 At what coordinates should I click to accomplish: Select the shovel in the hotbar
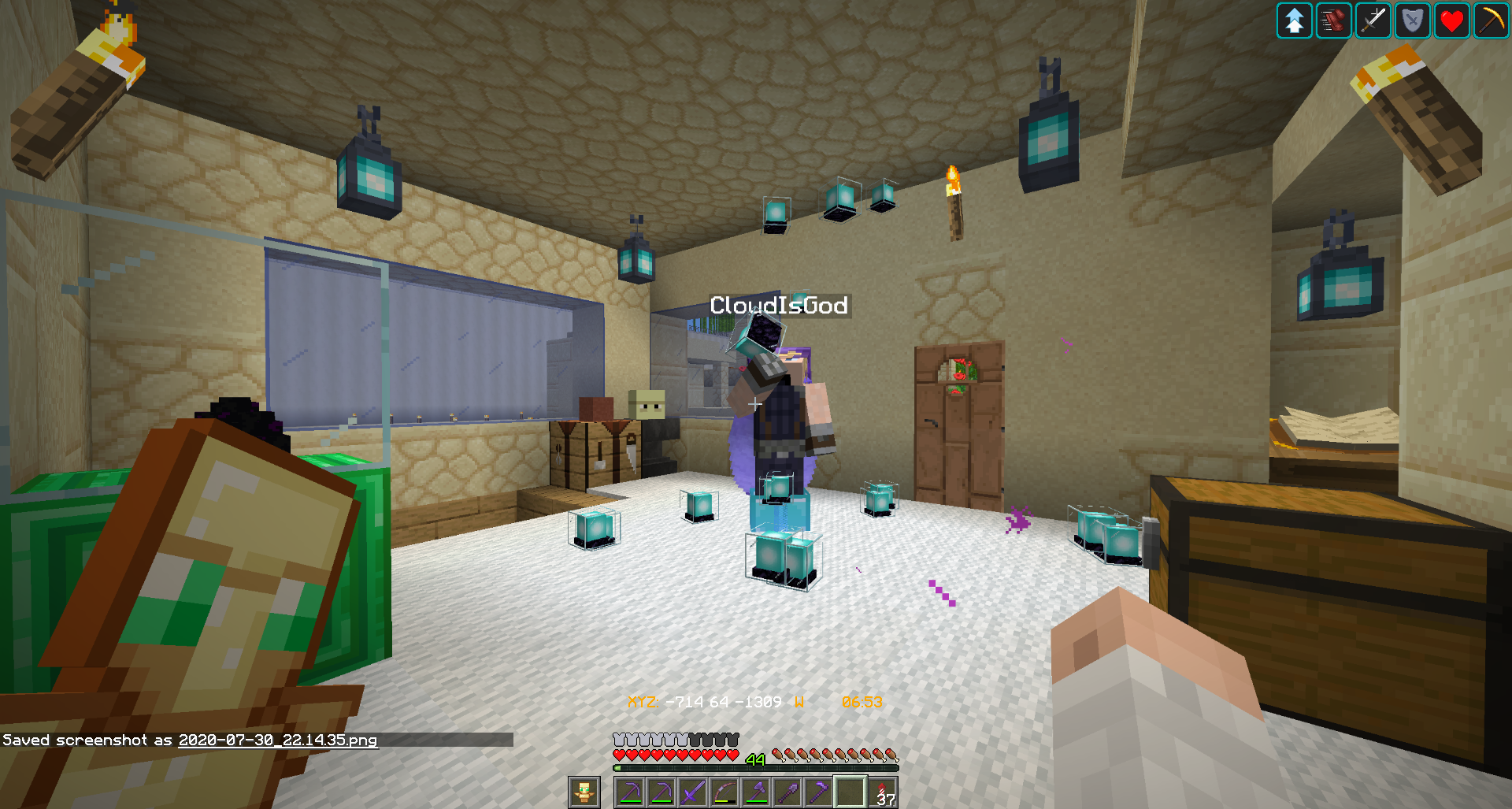[787, 791]
